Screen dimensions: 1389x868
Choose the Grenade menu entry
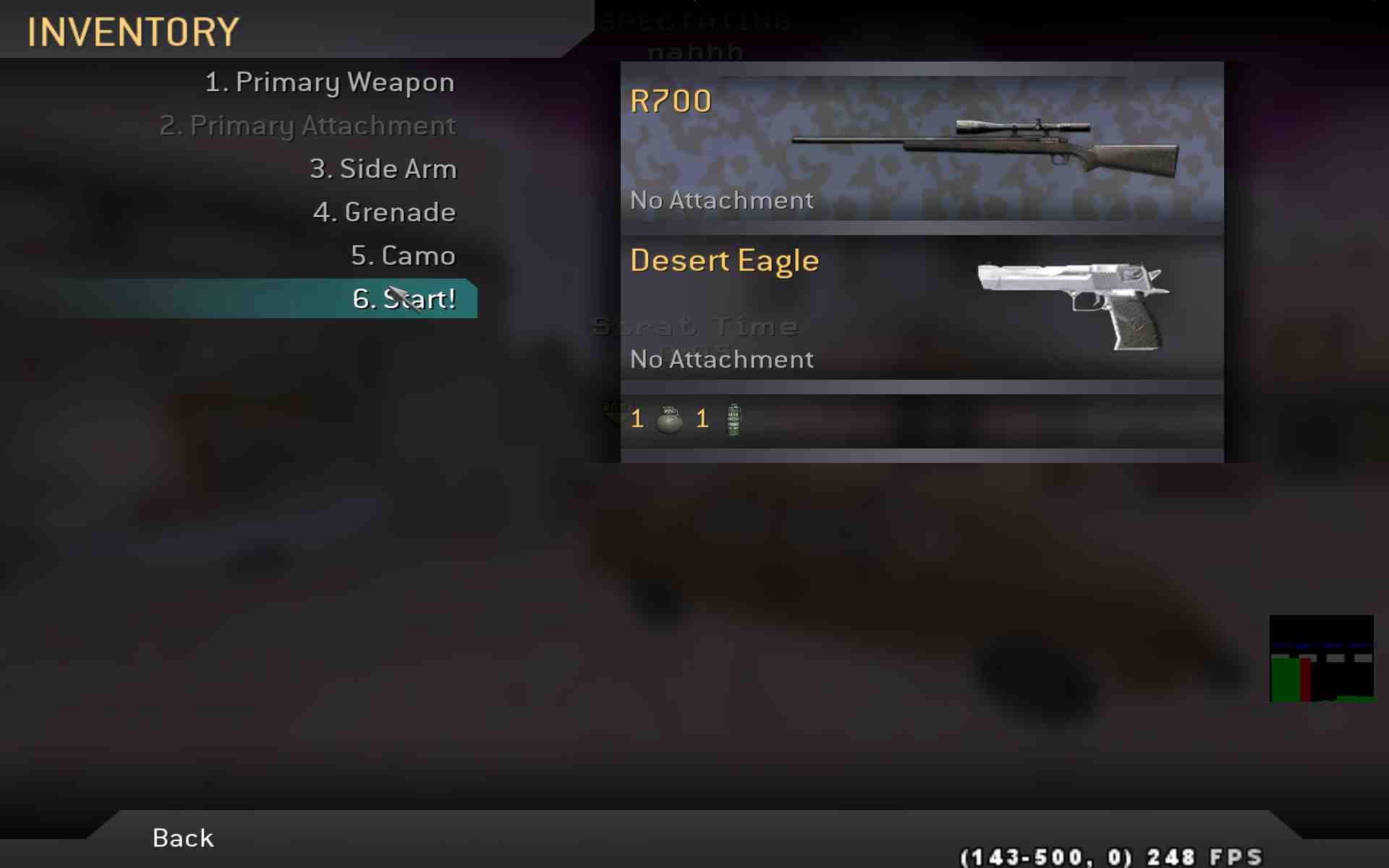(384, 213)
